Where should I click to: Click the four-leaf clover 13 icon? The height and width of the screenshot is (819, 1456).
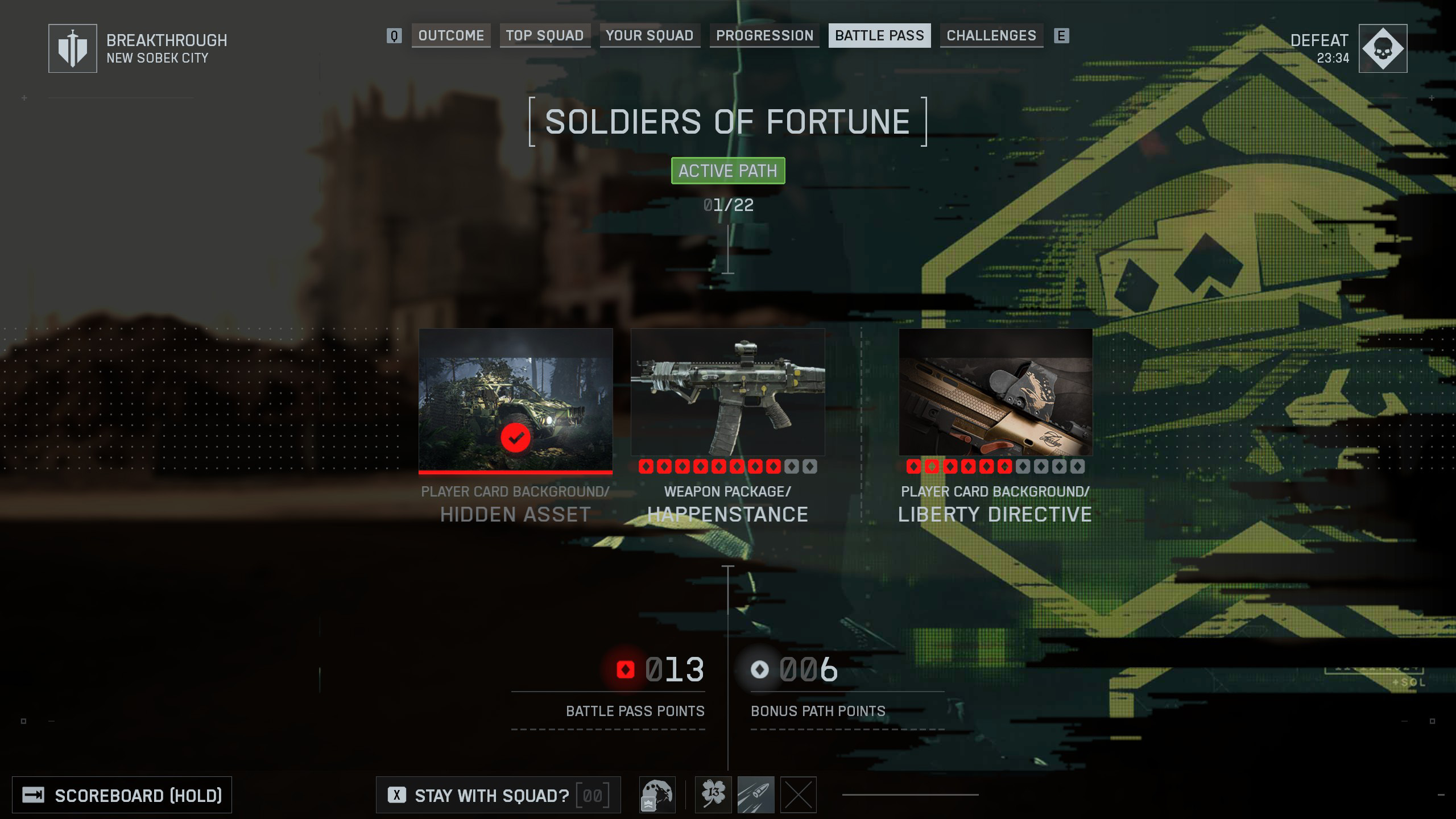(713, 795)
